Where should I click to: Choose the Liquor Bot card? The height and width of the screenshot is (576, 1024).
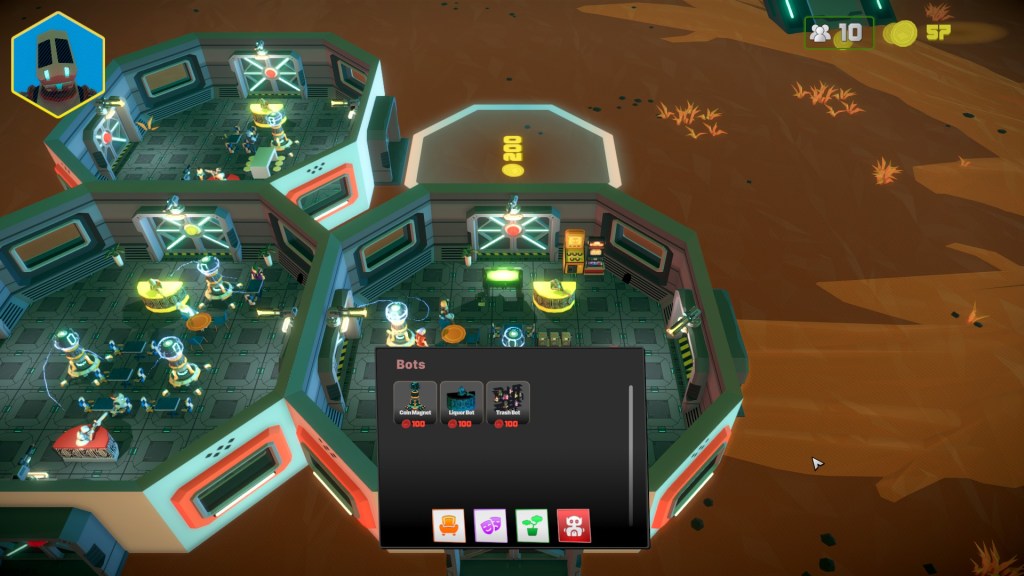[462, 404]
